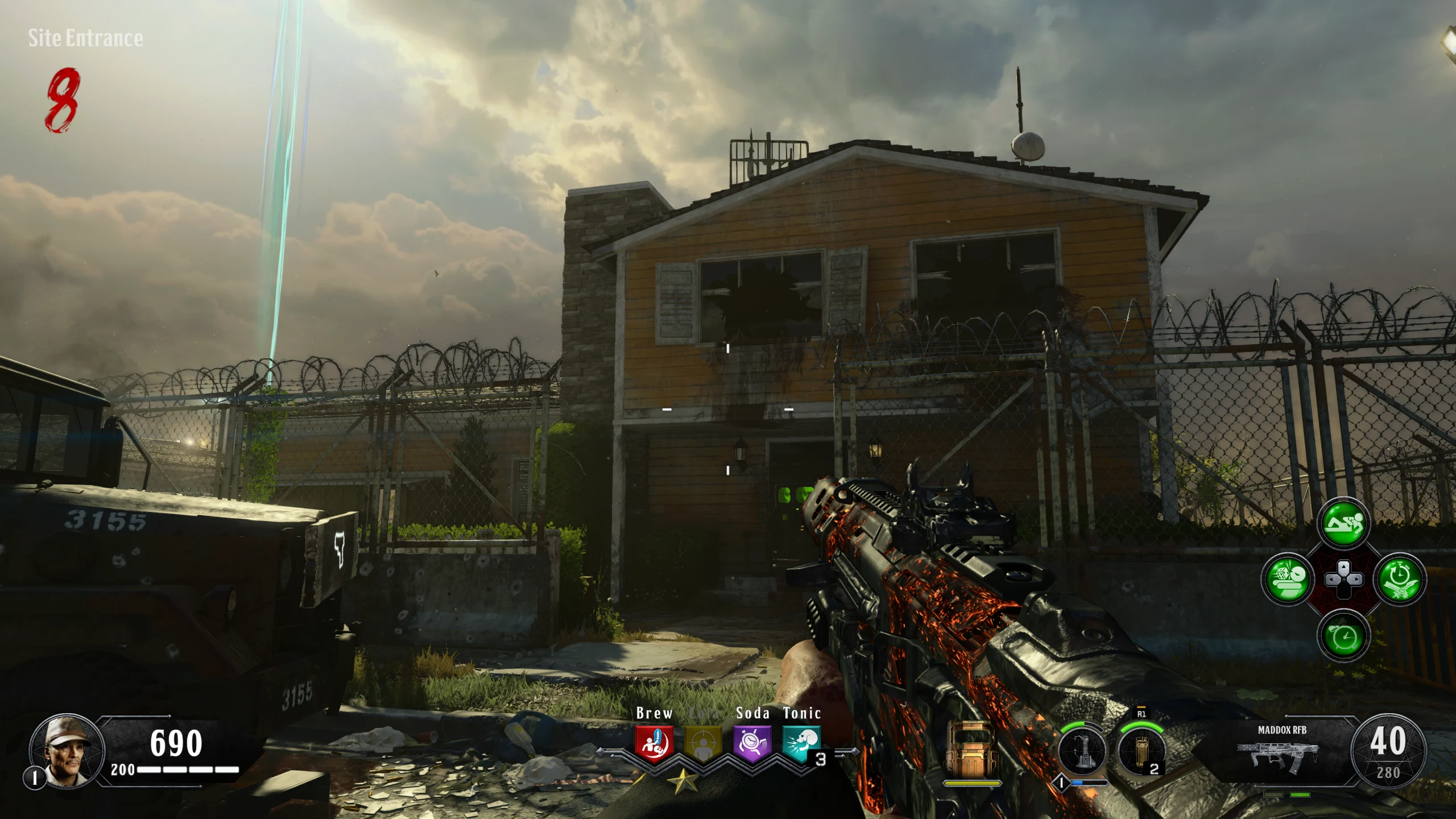Choose the teal skull Tonic perk icon

tap(801, 743)
